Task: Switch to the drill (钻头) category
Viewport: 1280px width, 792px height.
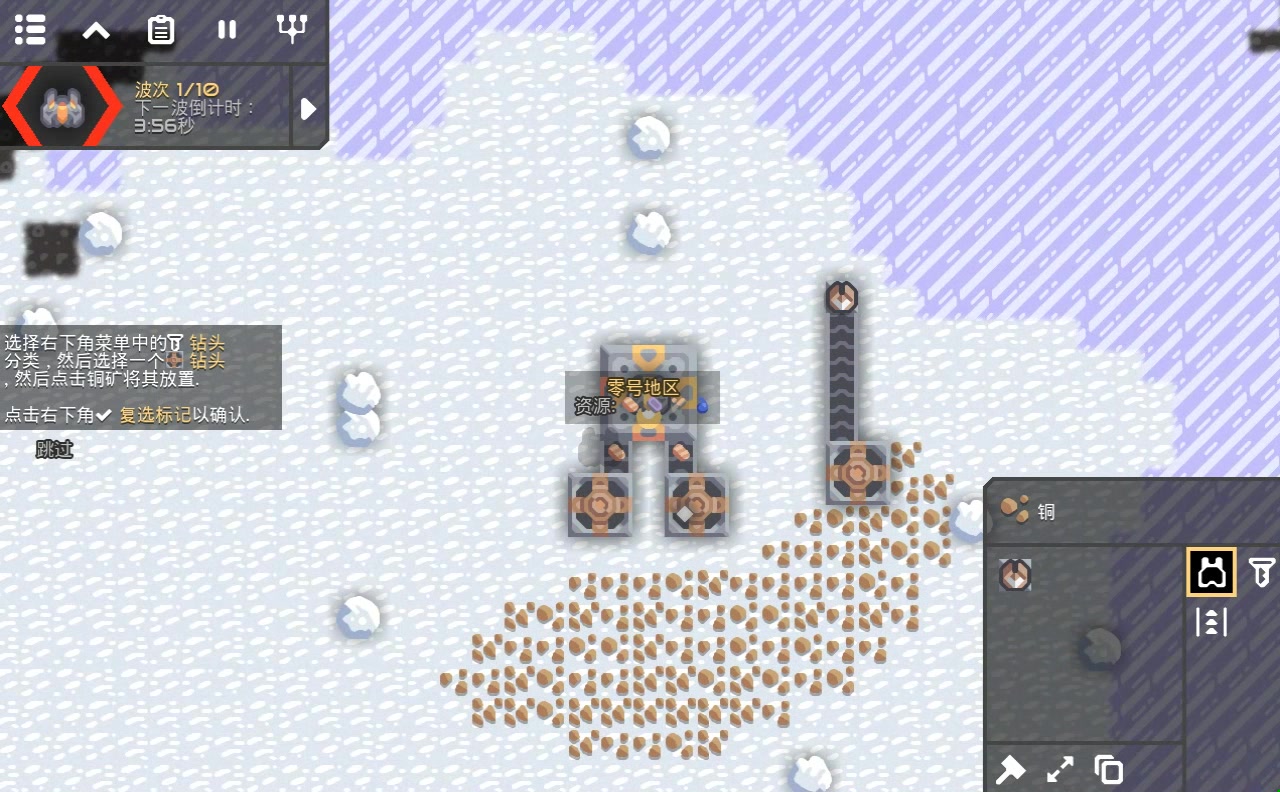Action: pos(1262,573)
